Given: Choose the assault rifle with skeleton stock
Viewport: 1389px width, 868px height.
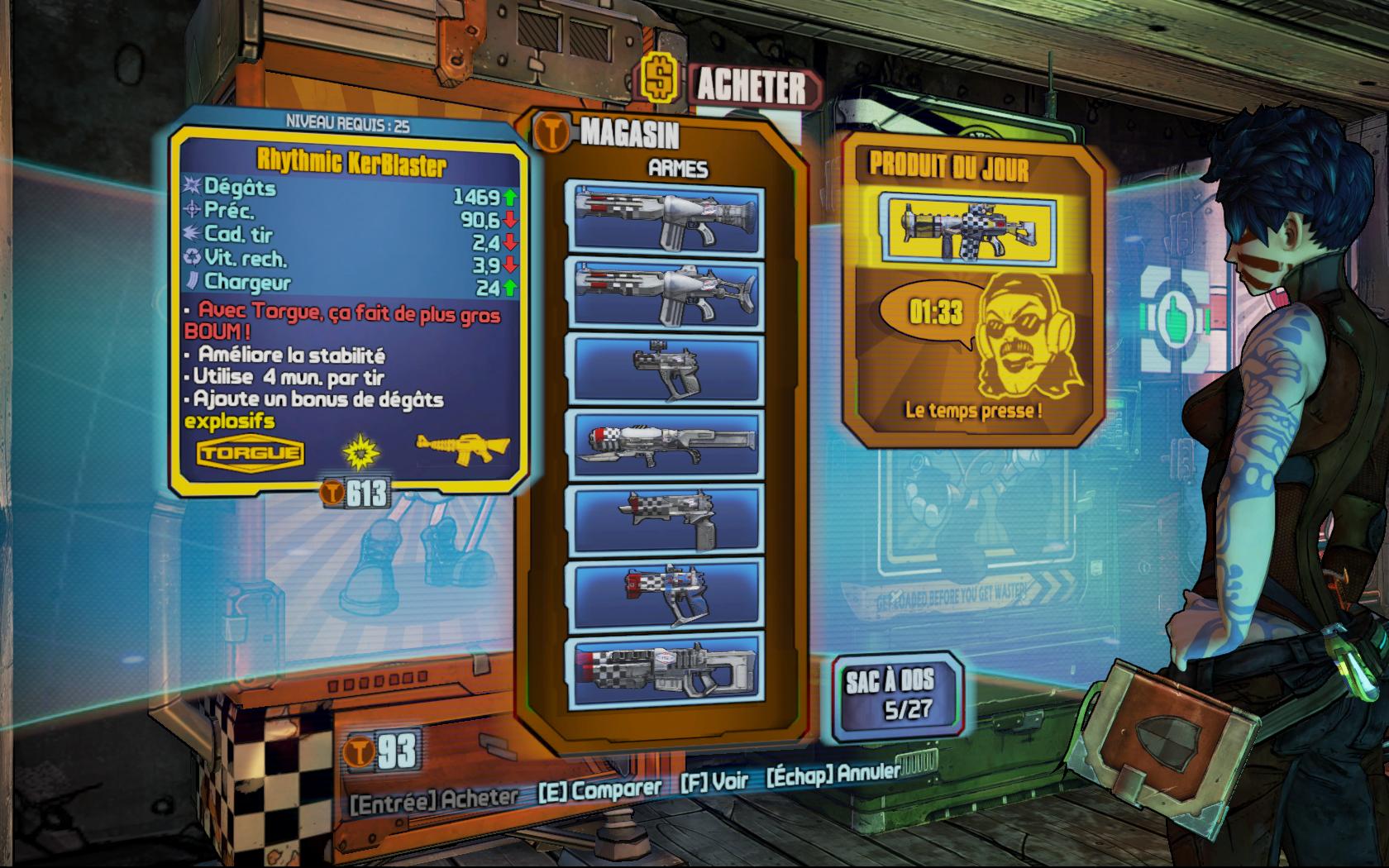Looking at the screenshot, I should 666,294.
